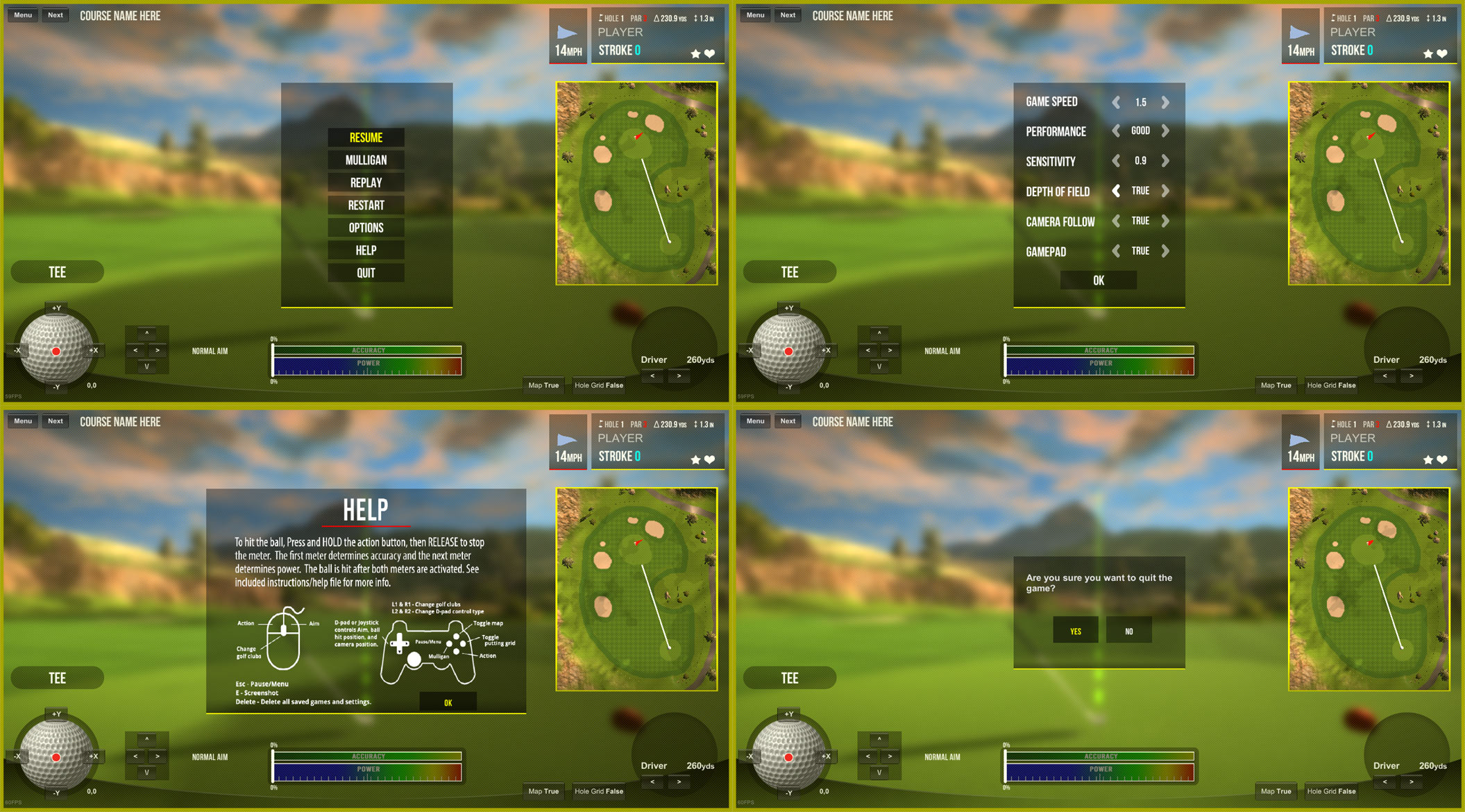Image resolution: width=1465 pixels, height=812 pixels.
Task: Change Camera Follow using its right arrow
Action: (x=1165, y=221)
